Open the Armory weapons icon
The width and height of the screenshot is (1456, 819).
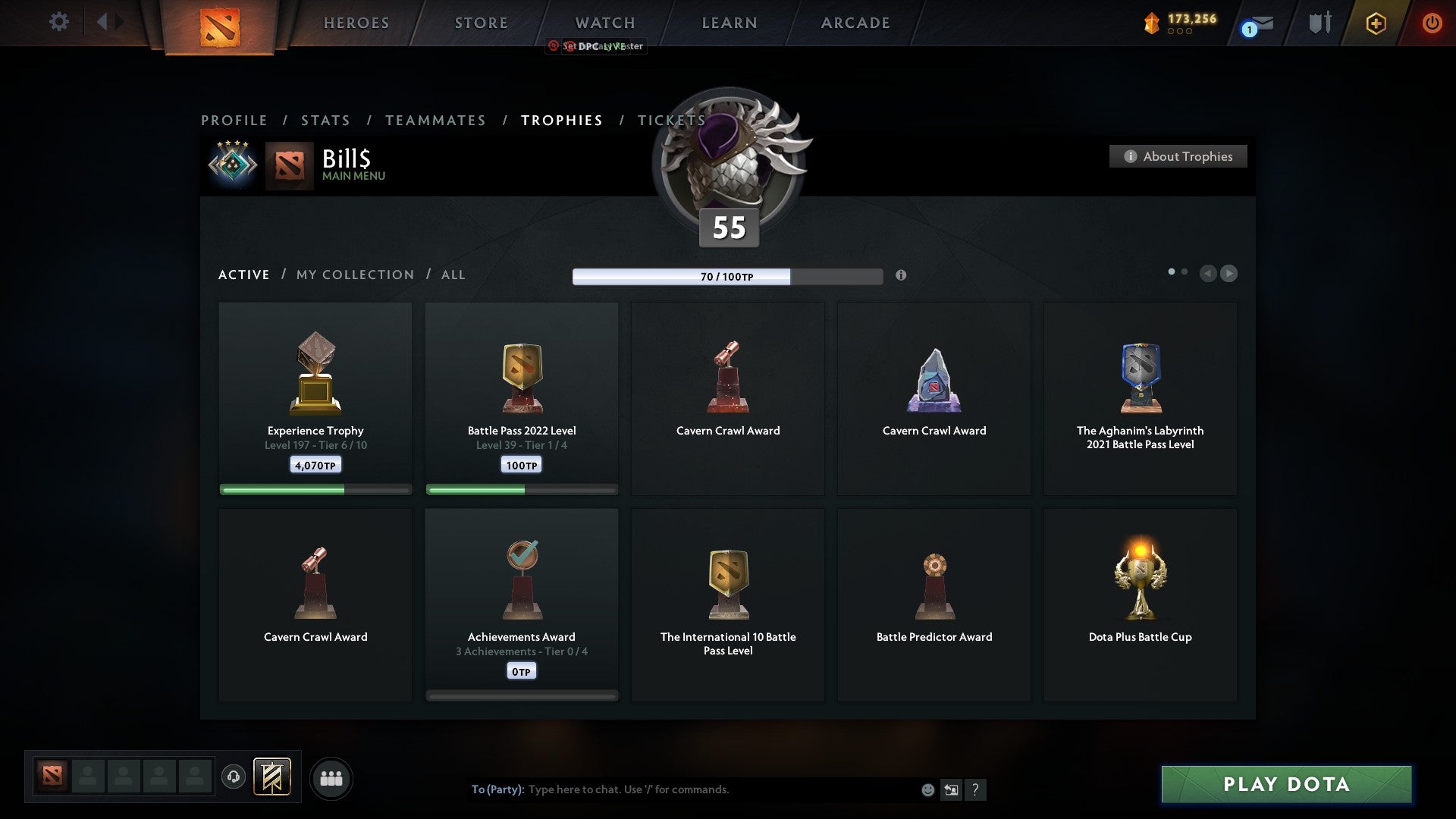click(1319, 23)
